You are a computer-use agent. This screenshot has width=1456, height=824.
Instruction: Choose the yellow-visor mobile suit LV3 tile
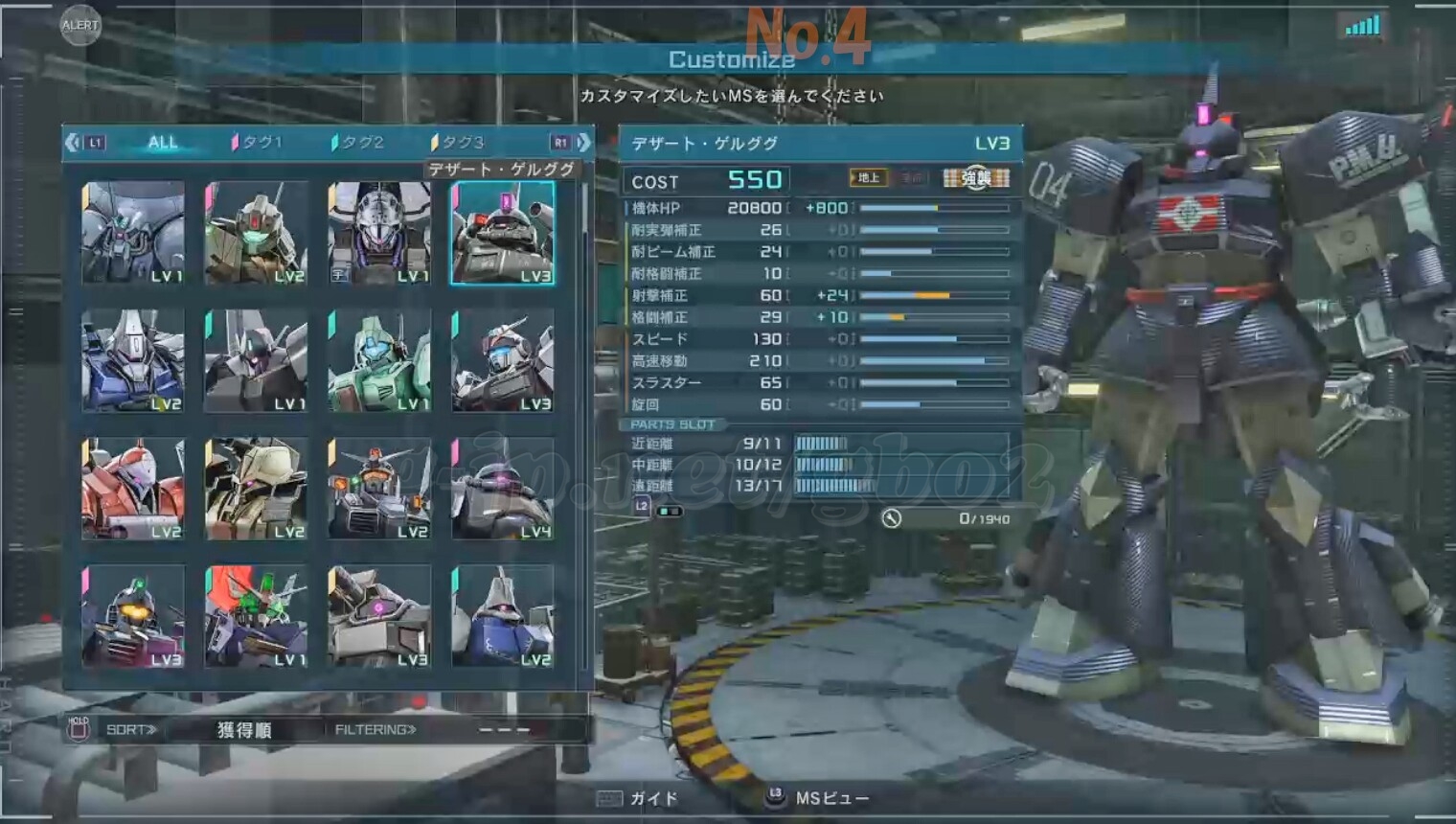point(133,616)
